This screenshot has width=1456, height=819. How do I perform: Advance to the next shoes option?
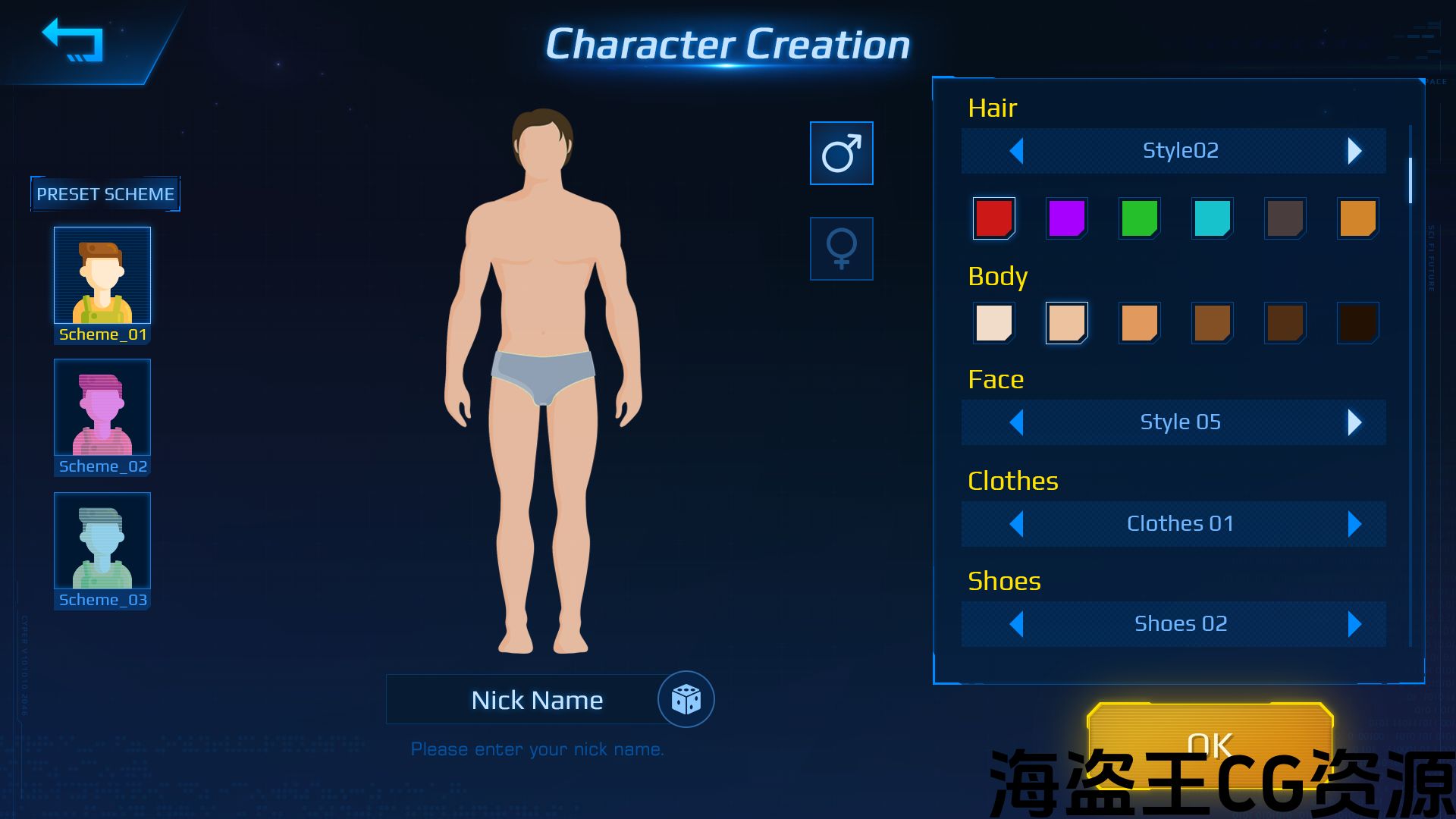tap(1354, 624)
